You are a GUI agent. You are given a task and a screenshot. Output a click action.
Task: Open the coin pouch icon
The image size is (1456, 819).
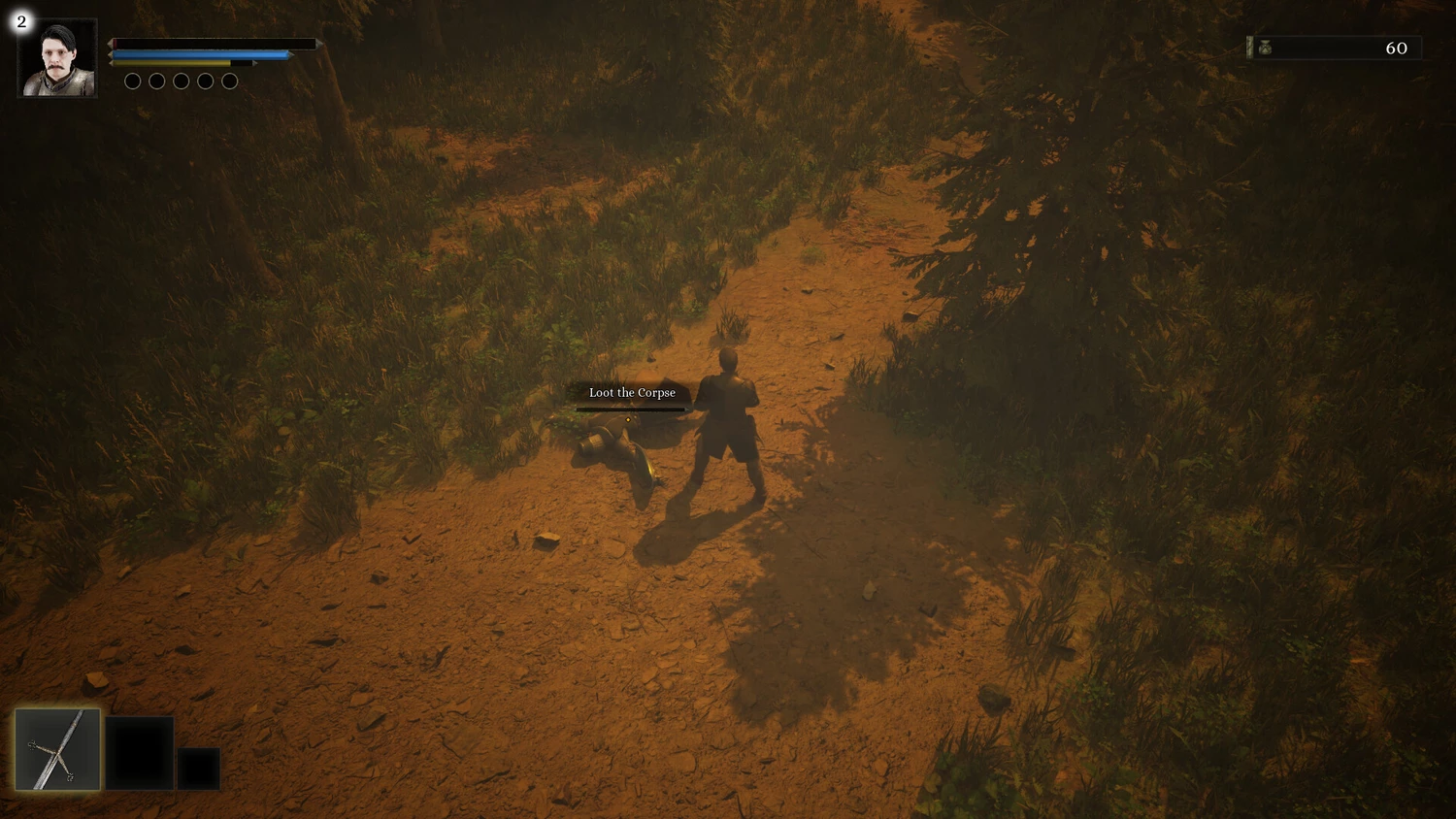point(1265,48)
